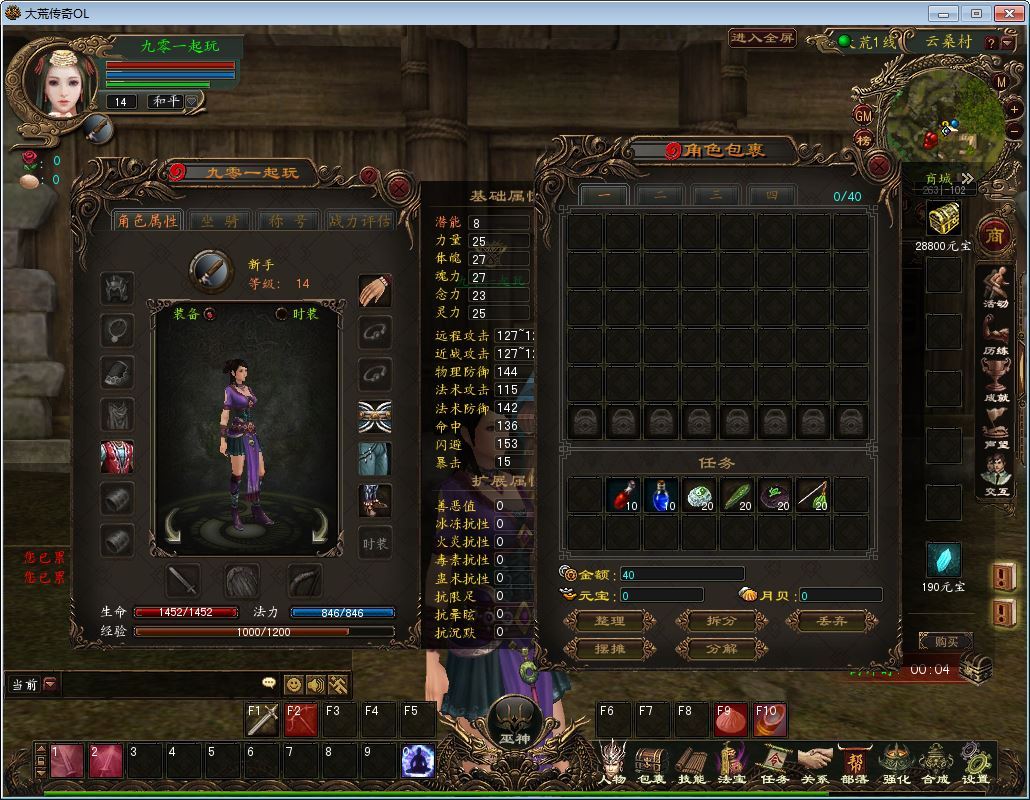Close the character attributes window
The image size is (1030, 800).
[399, 186]
